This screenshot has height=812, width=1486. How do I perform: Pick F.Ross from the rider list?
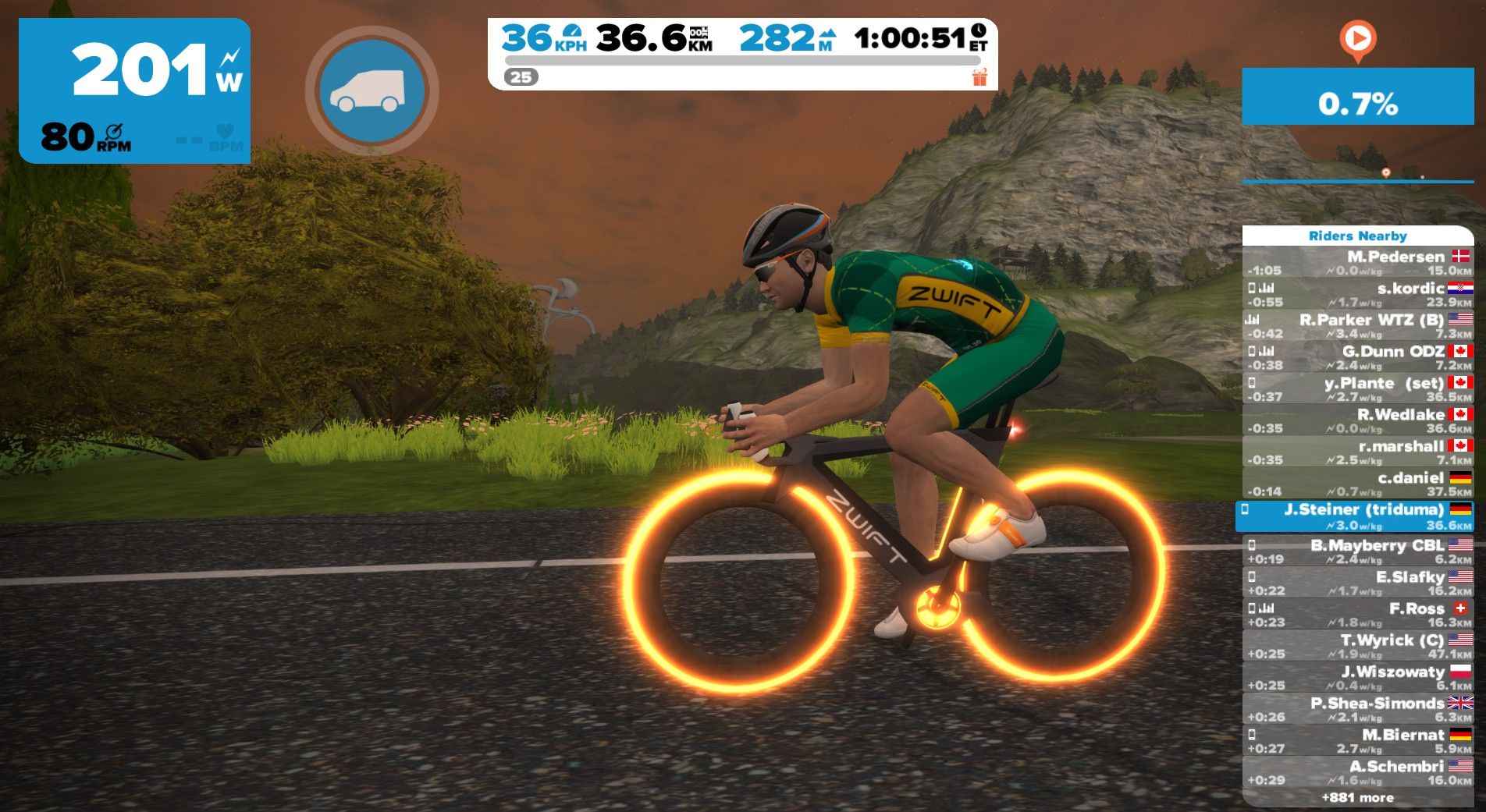[x=1357, y=615]
